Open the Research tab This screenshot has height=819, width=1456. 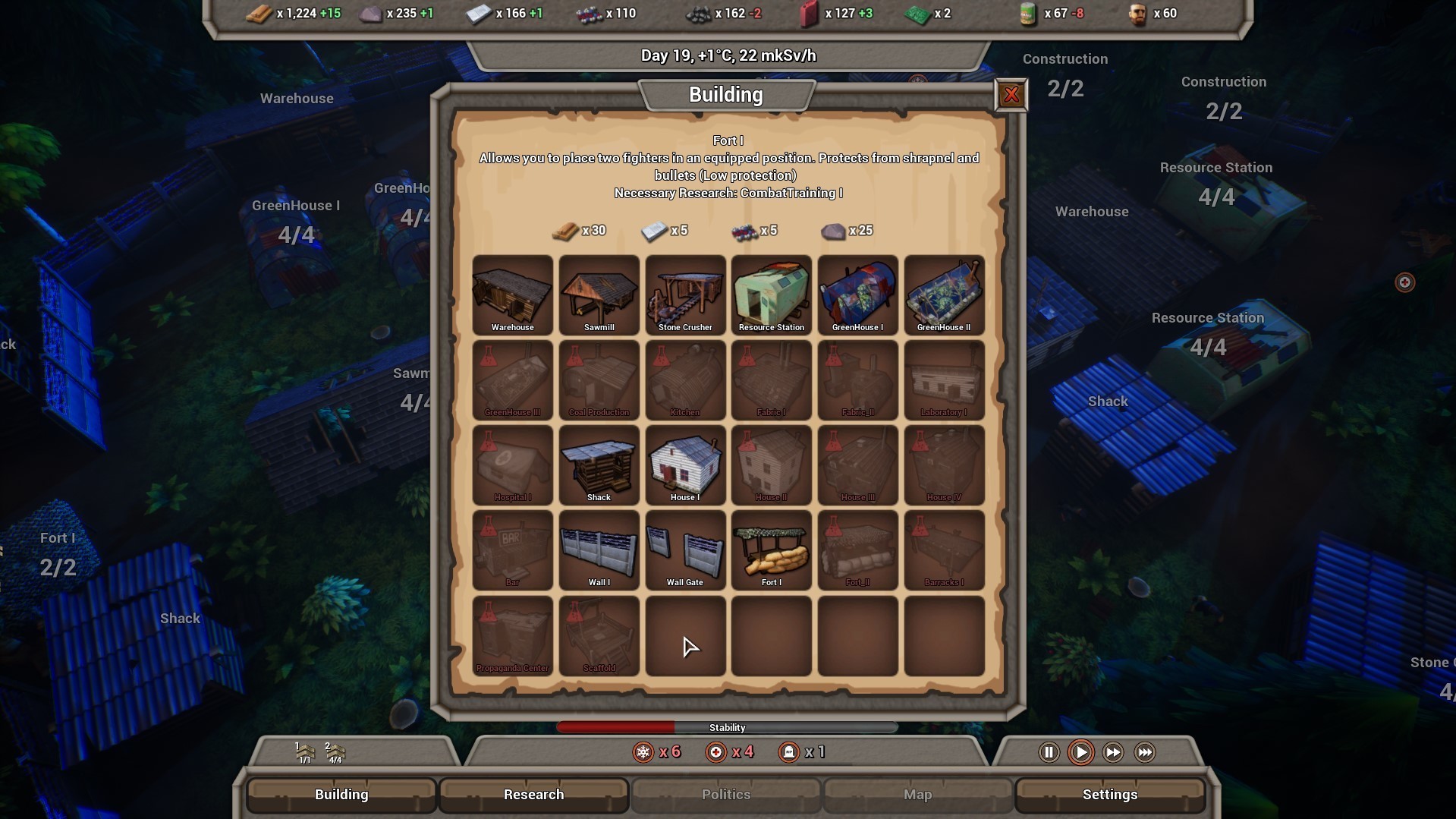[x=533, y=795]
